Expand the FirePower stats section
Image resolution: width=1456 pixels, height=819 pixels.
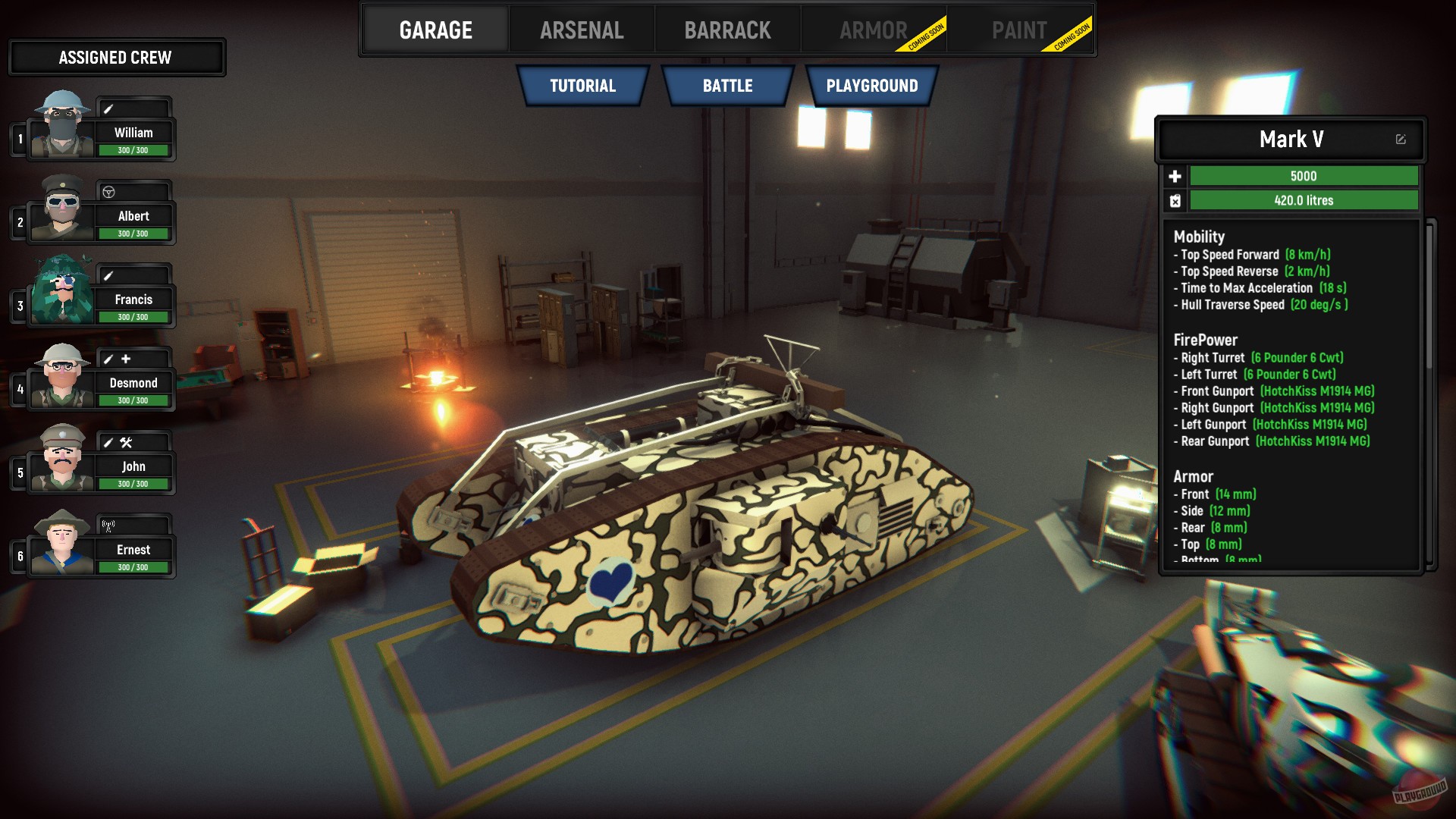[x=1204, y=340]
